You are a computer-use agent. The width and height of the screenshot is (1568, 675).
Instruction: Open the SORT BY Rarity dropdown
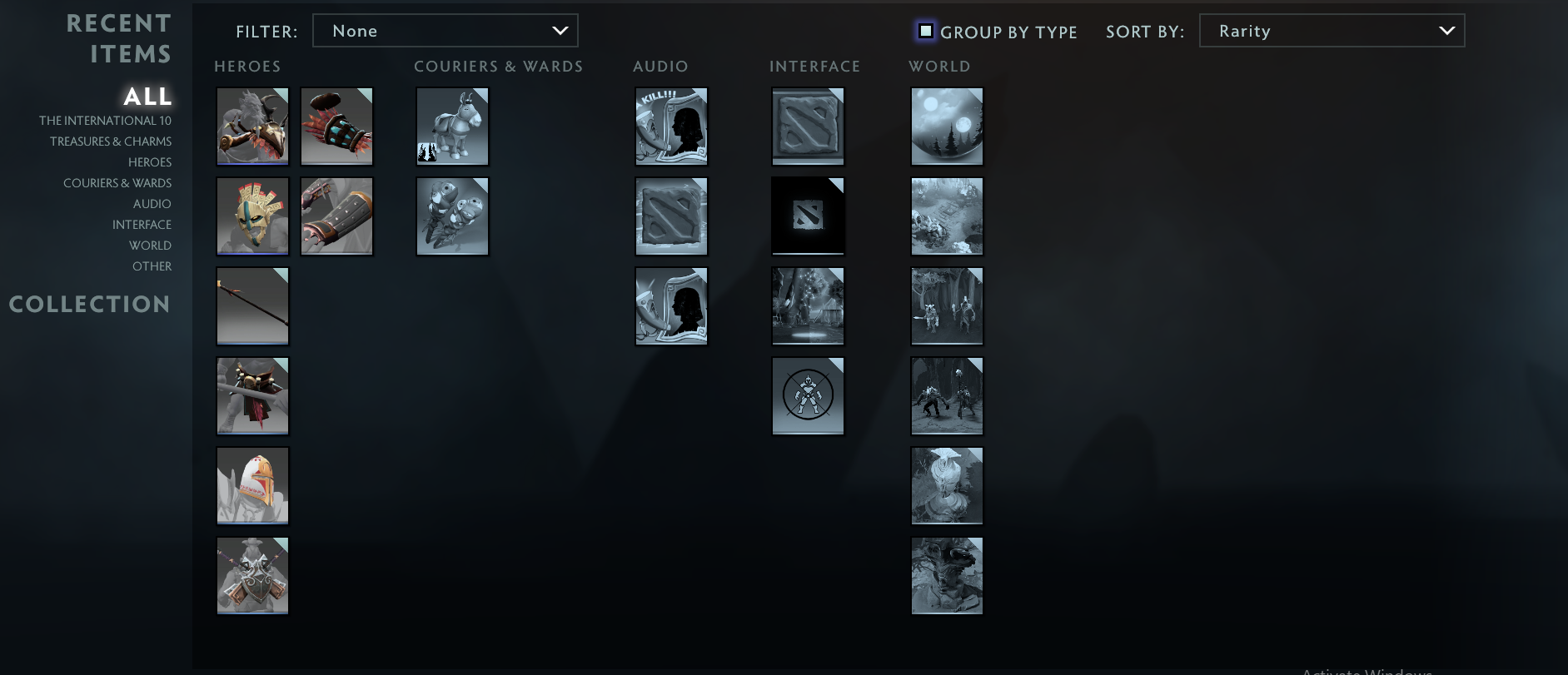[x=1331, y=30]
